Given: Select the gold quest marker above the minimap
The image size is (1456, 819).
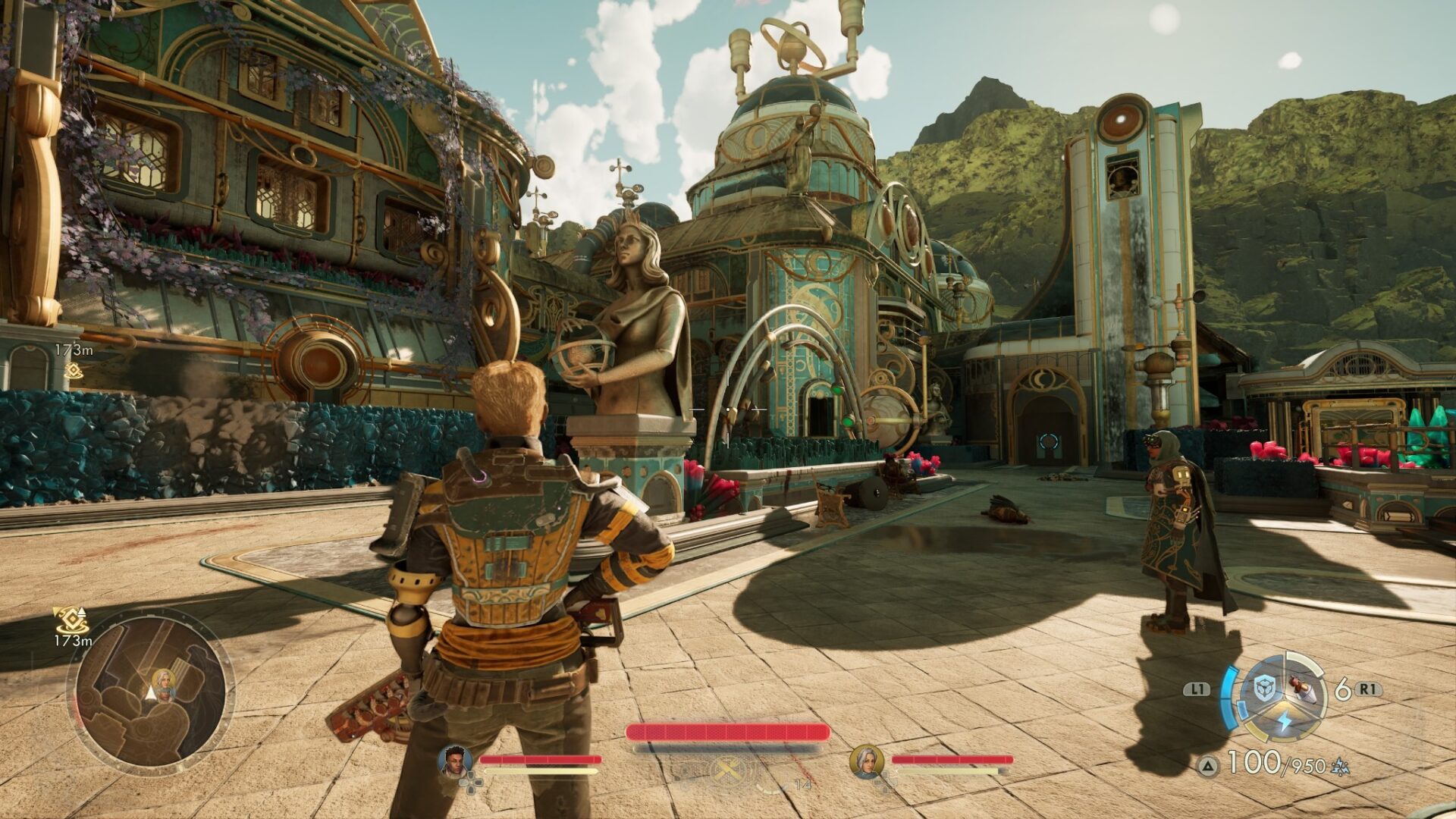Looking at the screenshot, I should point(72,621).
